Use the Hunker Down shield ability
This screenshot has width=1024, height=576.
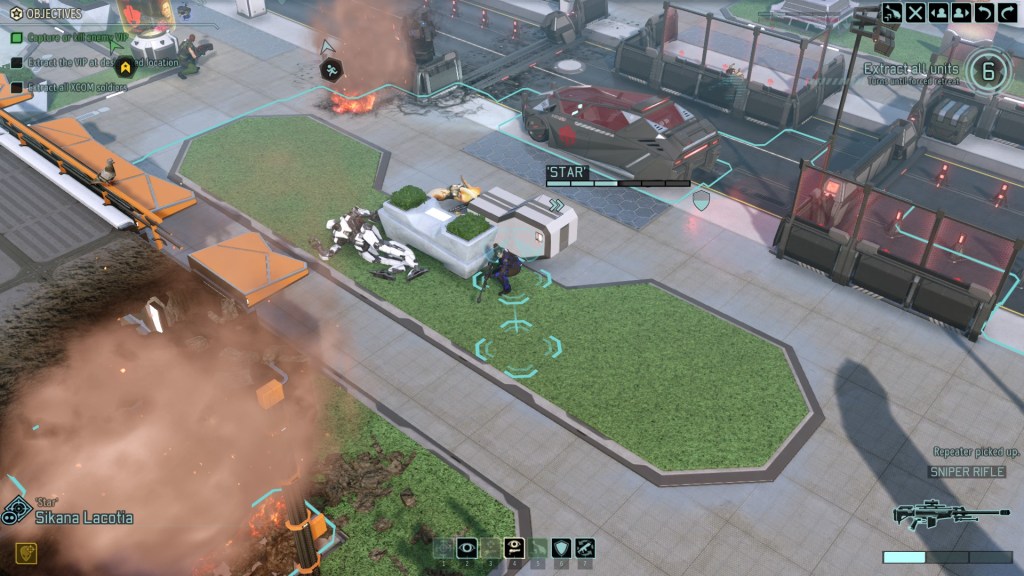tap(562, 547)
